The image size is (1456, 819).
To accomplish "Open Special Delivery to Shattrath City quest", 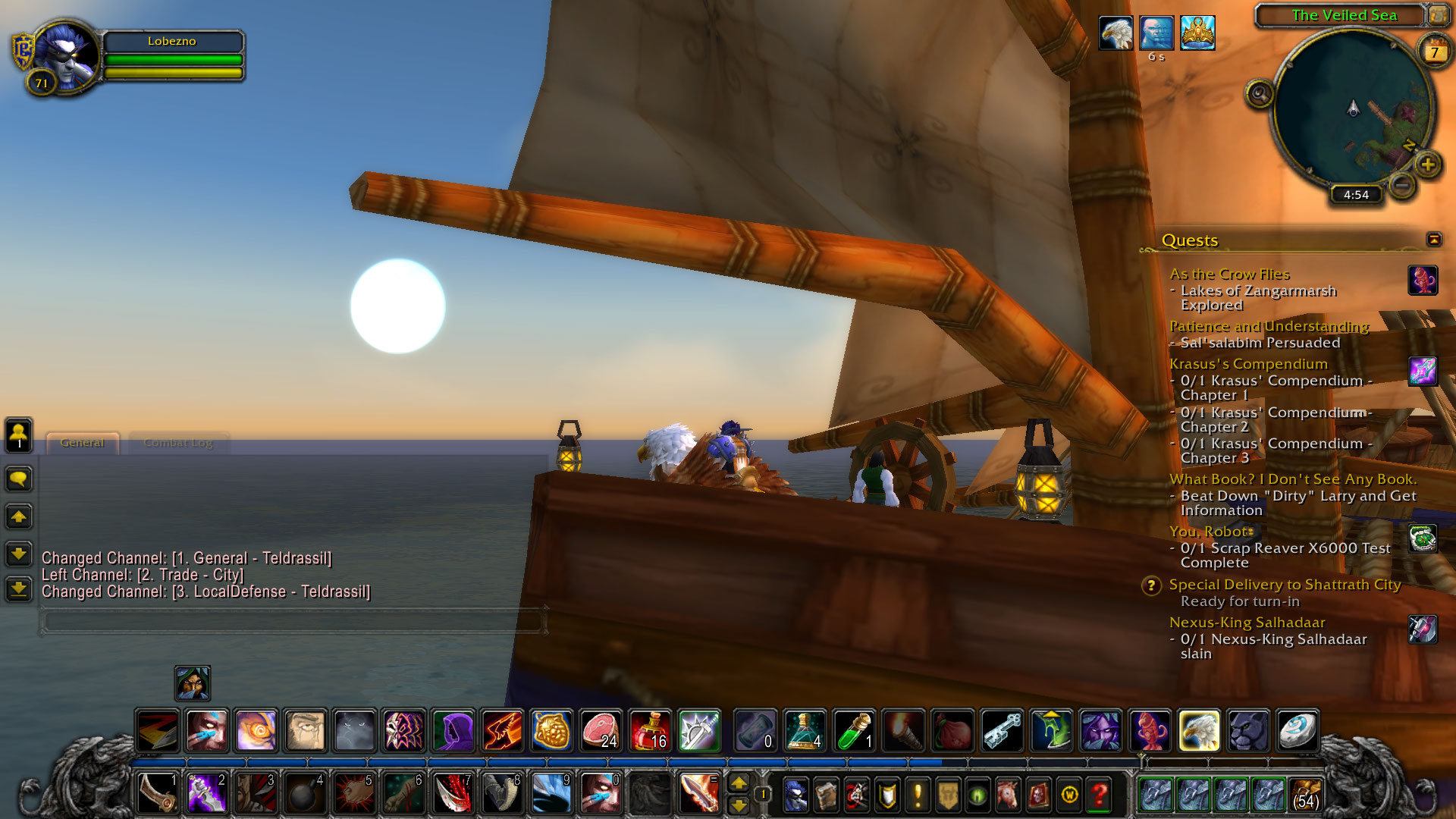I will pos(1285,585).
